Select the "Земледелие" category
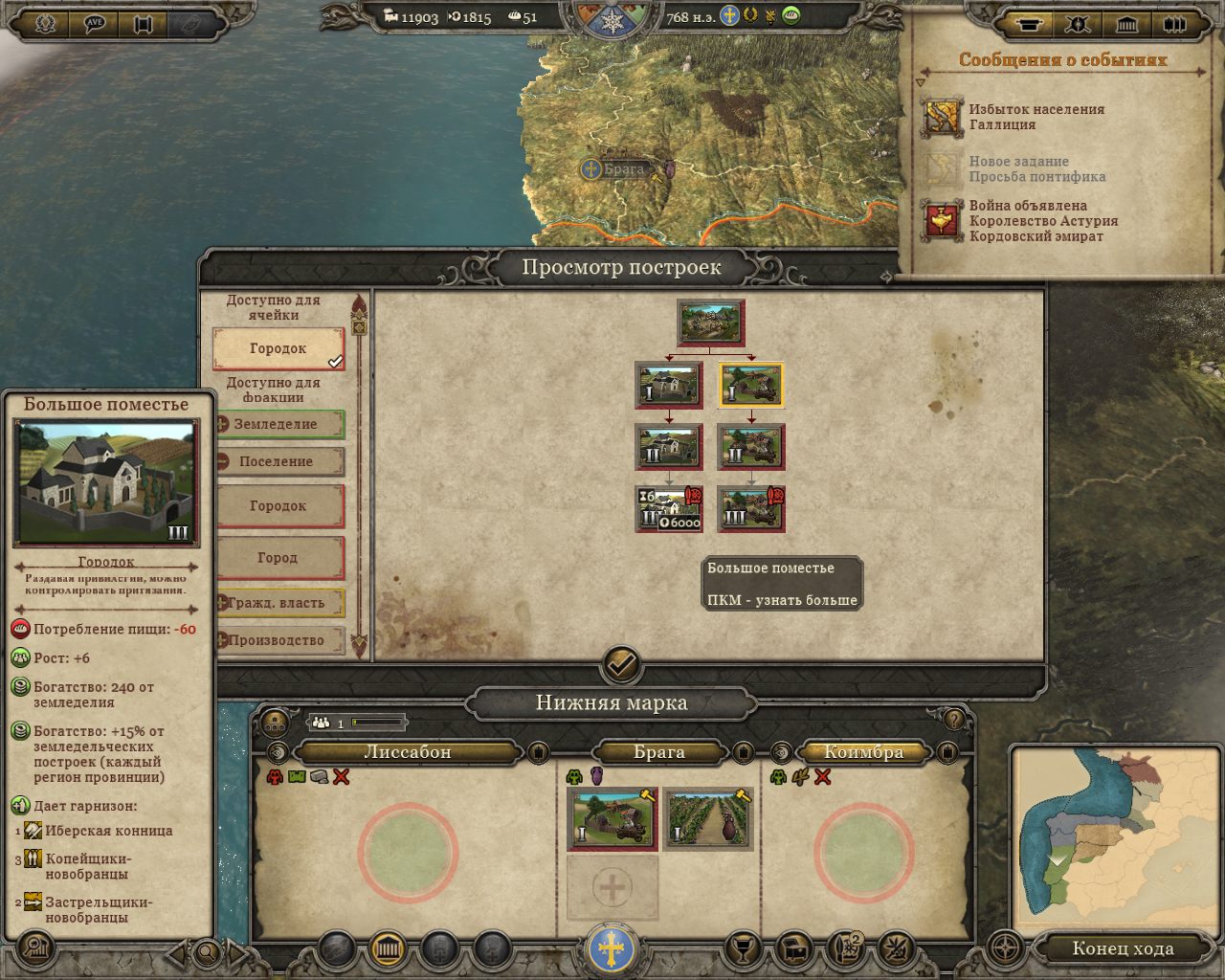The image size is (1225, 980). [x=278, y=424]
